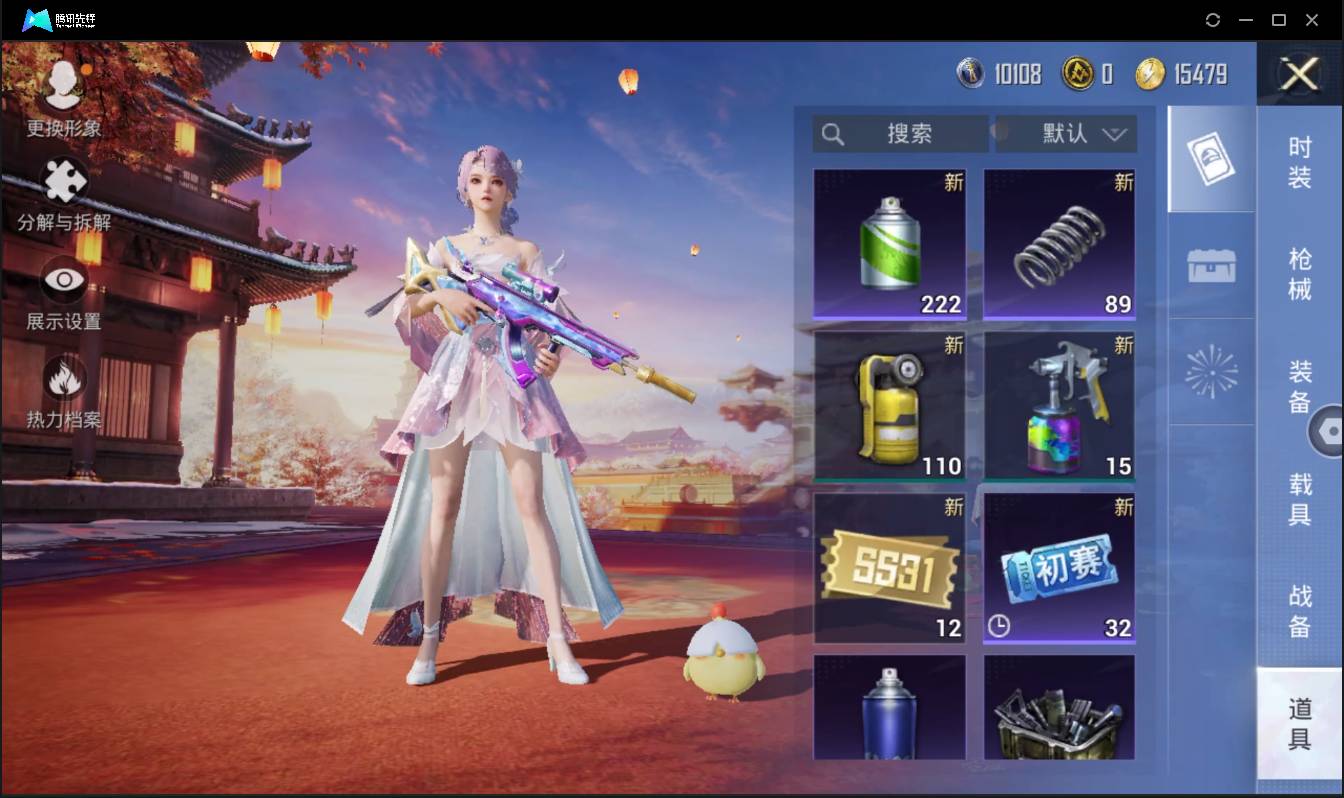Open the 展示设置 display settings
Viewport: 1344px width, 798px height.
62,283
